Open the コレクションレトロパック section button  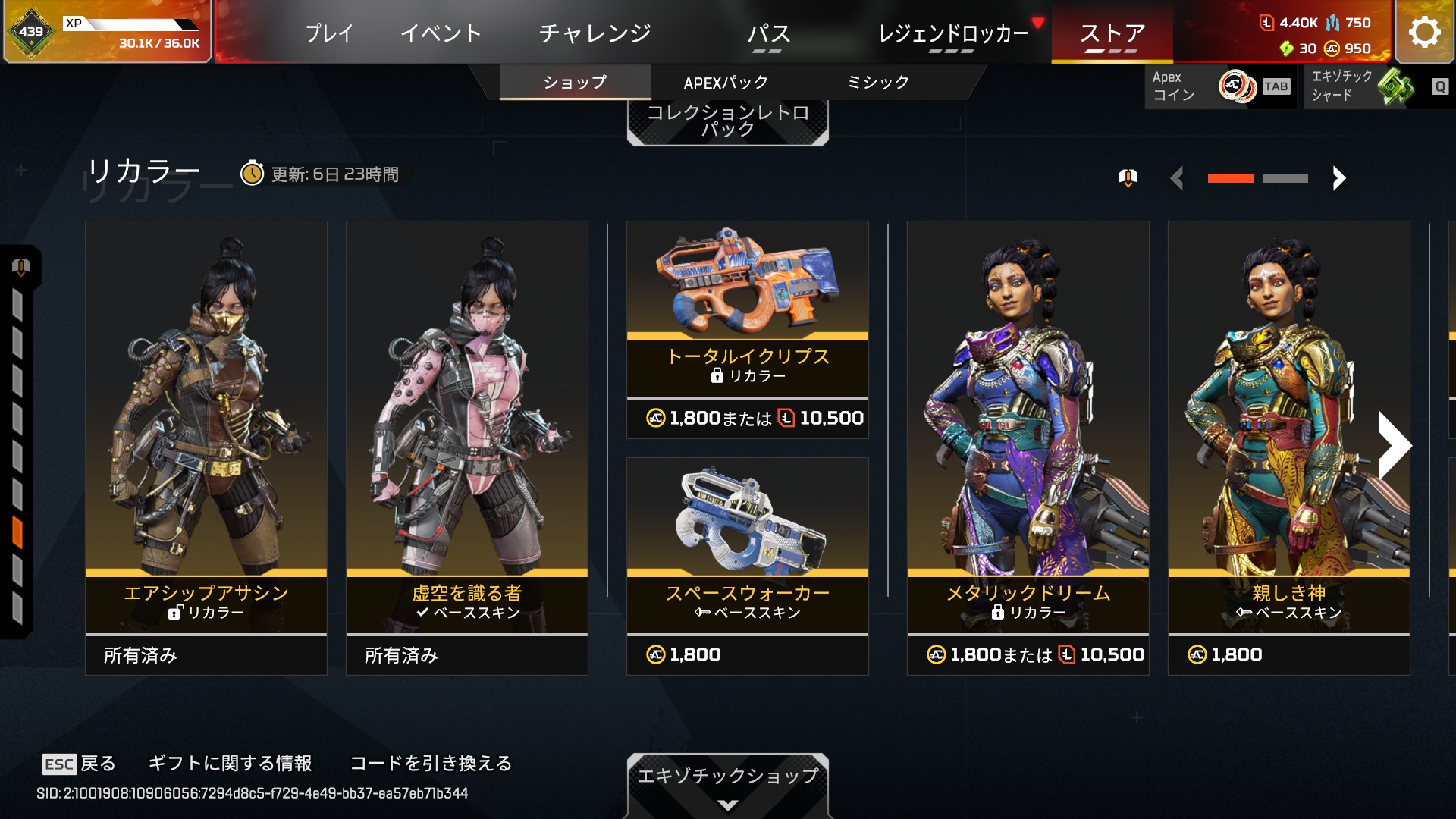coord(727,121)
